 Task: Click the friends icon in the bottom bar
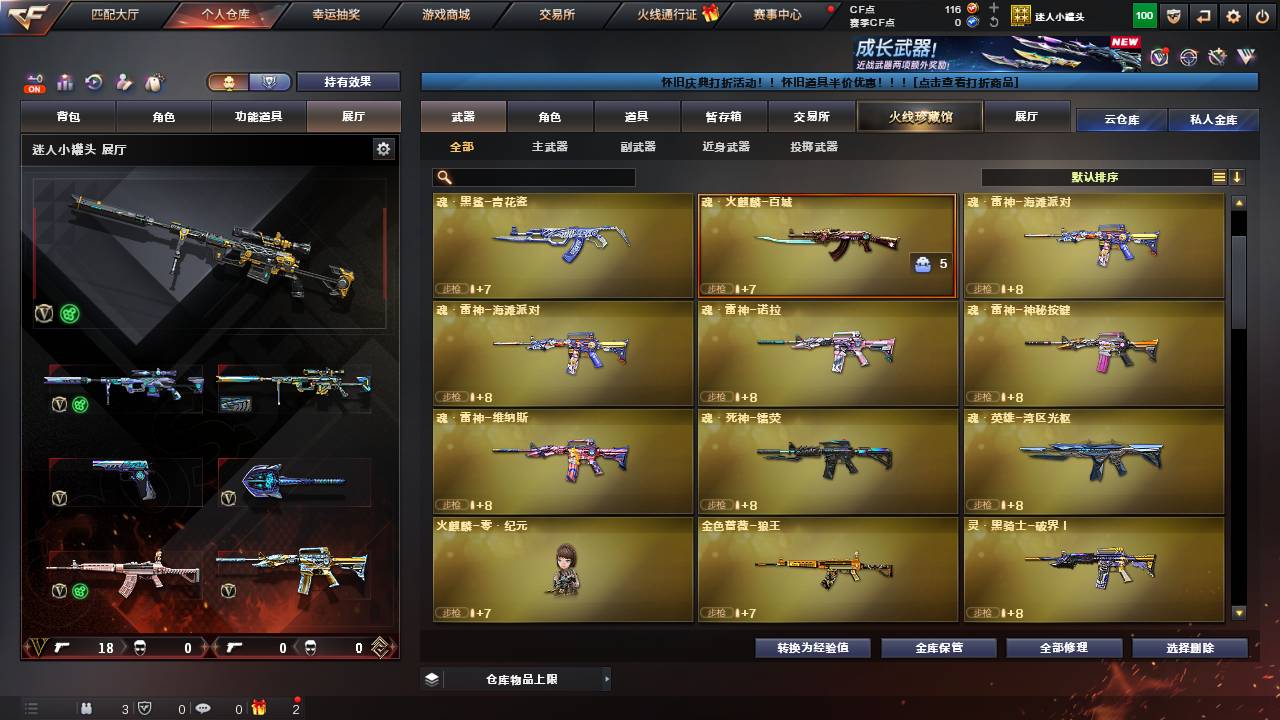[88, 708]
